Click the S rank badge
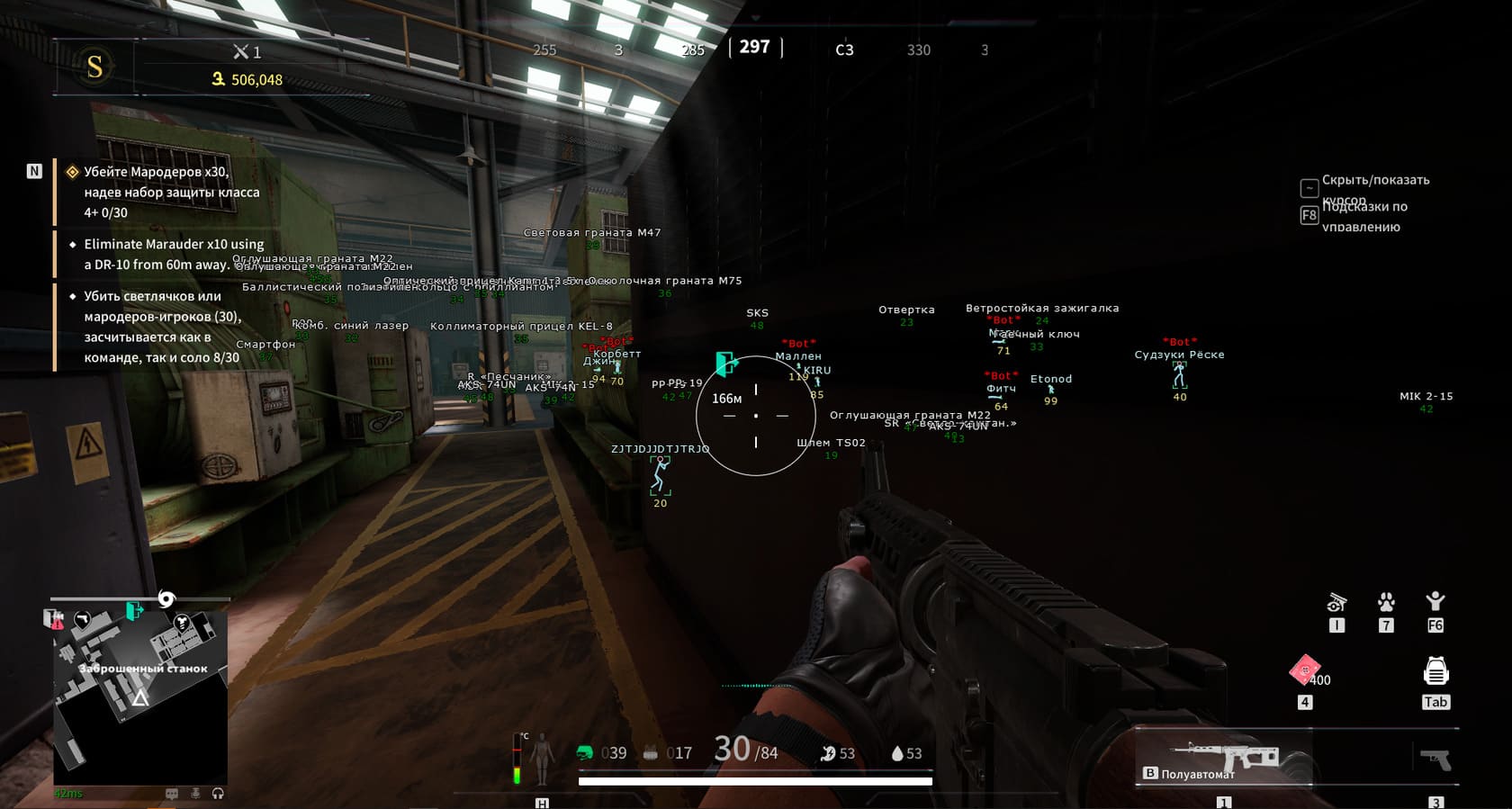Screen dimensions: 1512x809 (94, 67)
